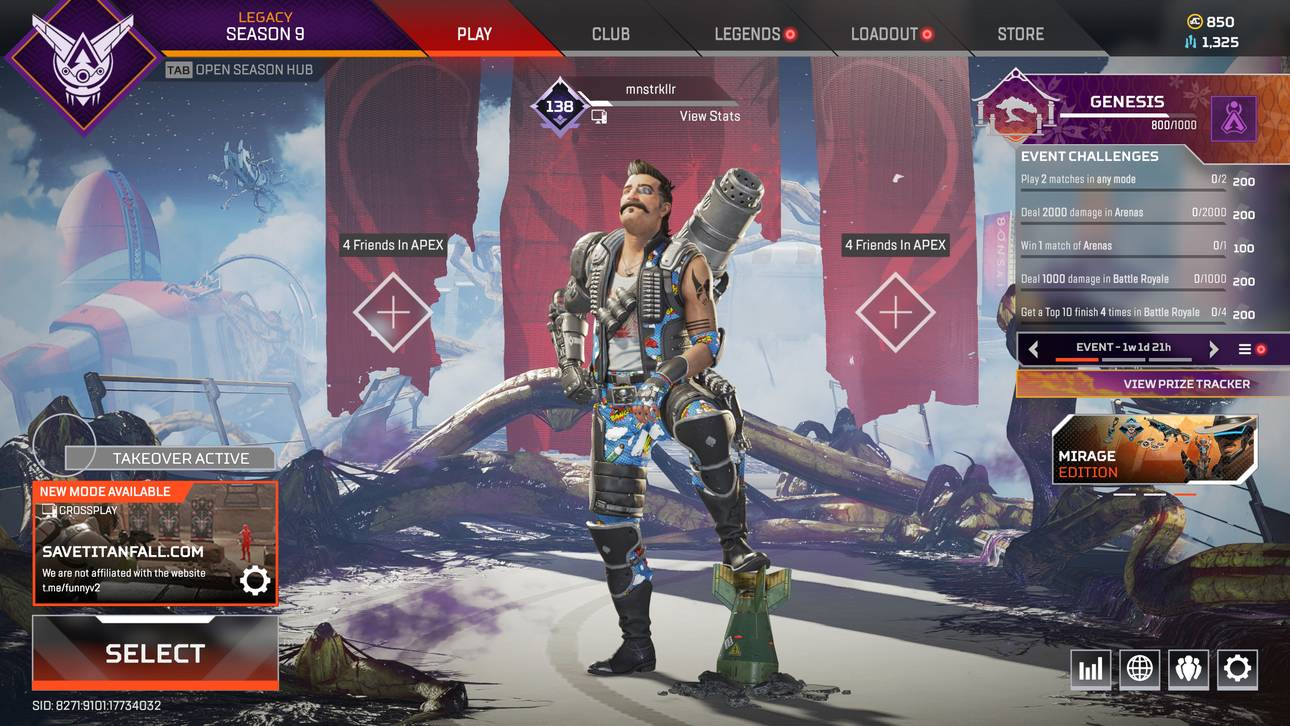
Task: Click the right 4 Friends In APEX invite slot
Action: pyautogui.click(x=895, y=310)
